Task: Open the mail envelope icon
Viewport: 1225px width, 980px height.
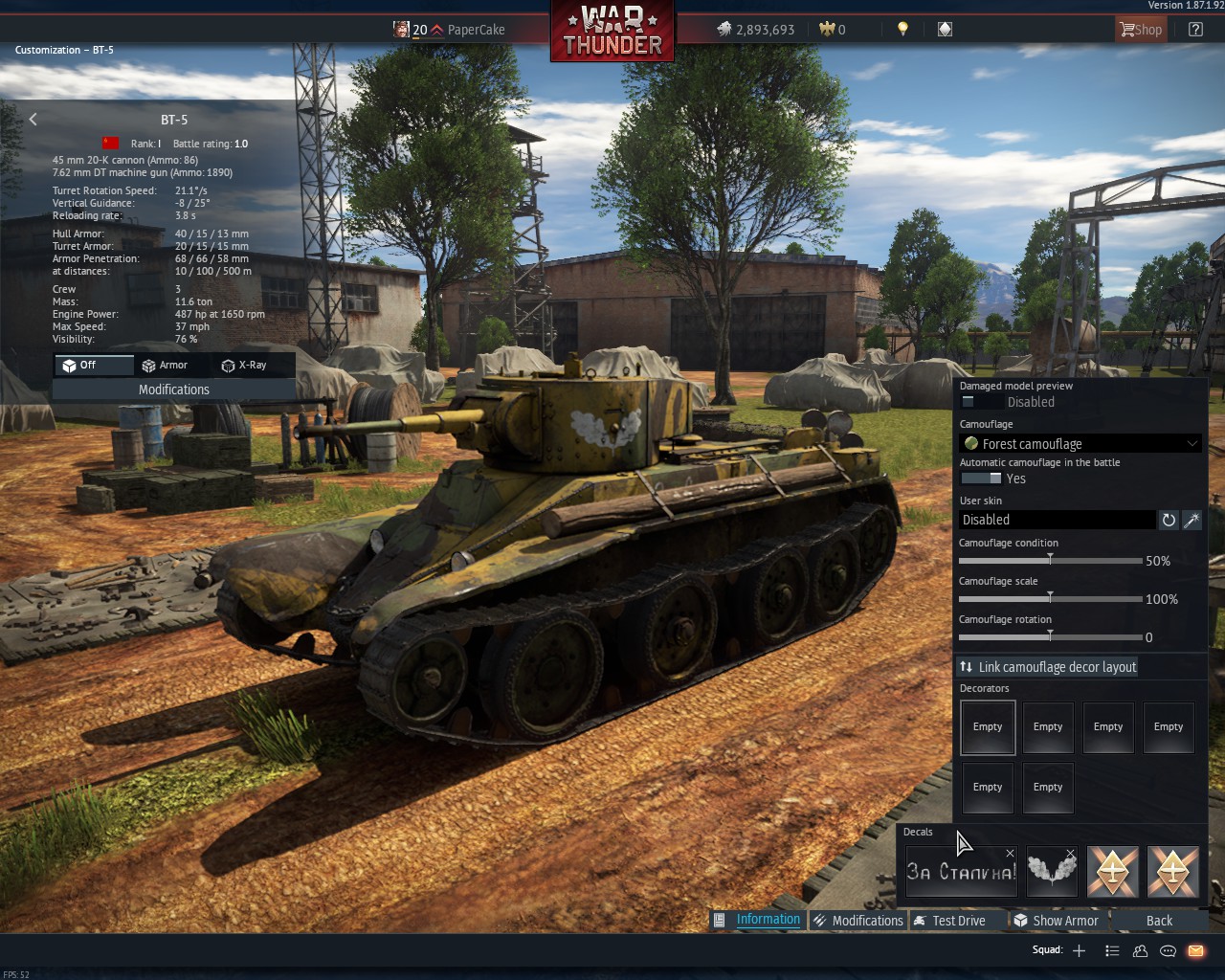Action: [1195, 950]
